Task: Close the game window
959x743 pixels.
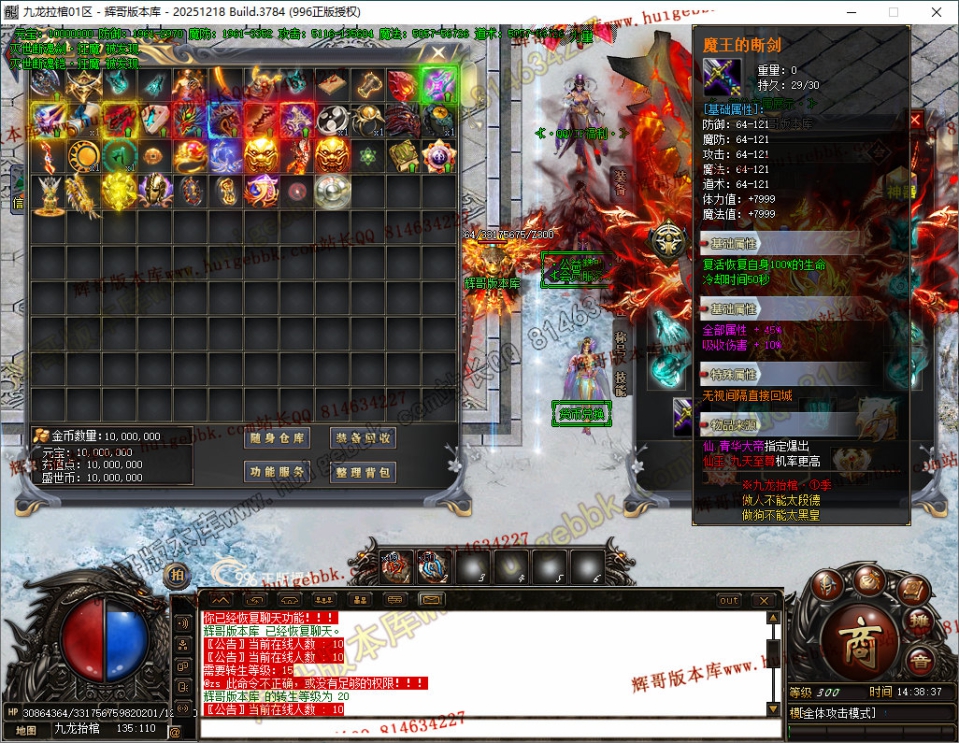Action: [x=935, y=12]
